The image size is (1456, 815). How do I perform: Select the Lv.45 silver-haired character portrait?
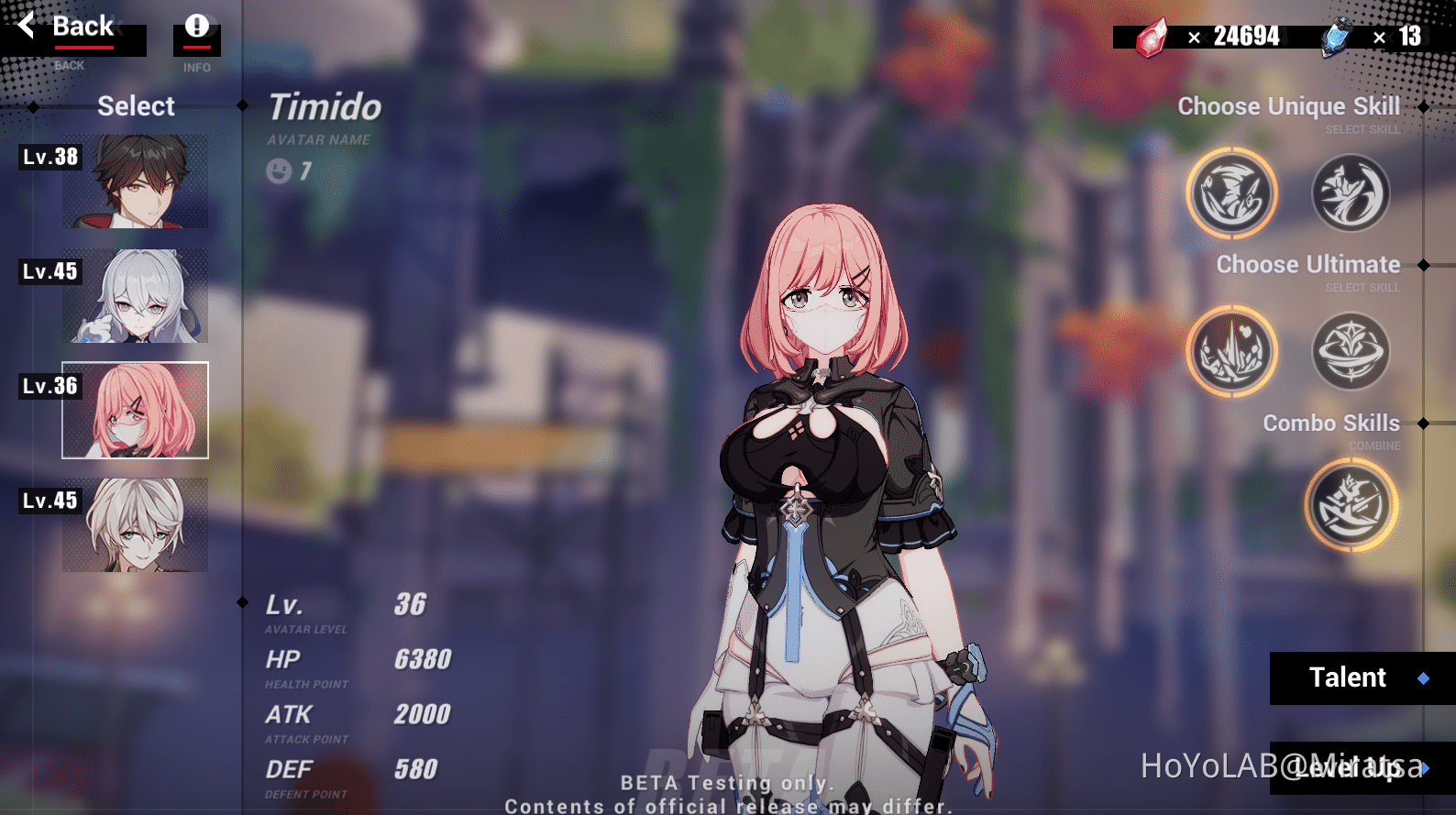(x=134, y=295)
